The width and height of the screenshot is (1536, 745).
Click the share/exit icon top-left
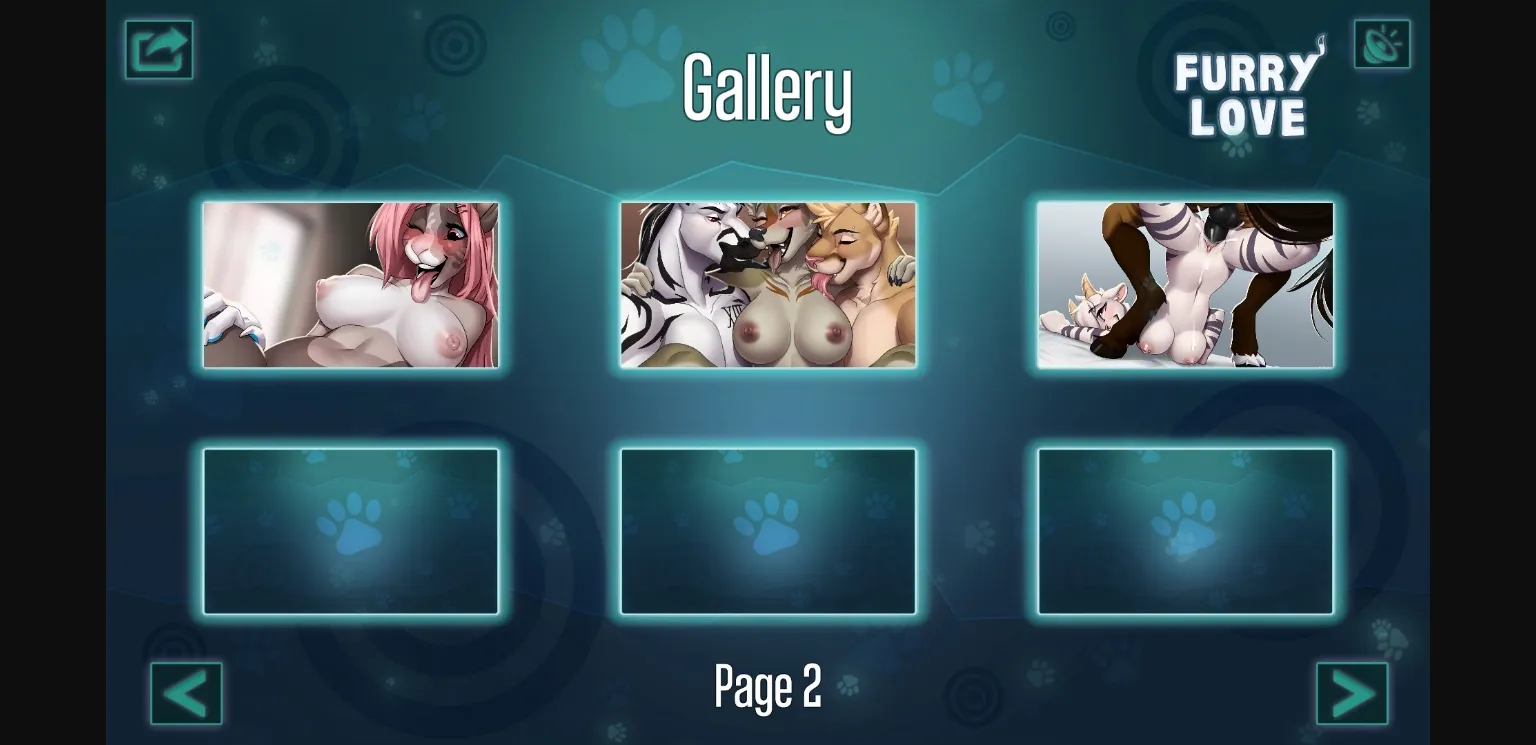click(159, 48)
